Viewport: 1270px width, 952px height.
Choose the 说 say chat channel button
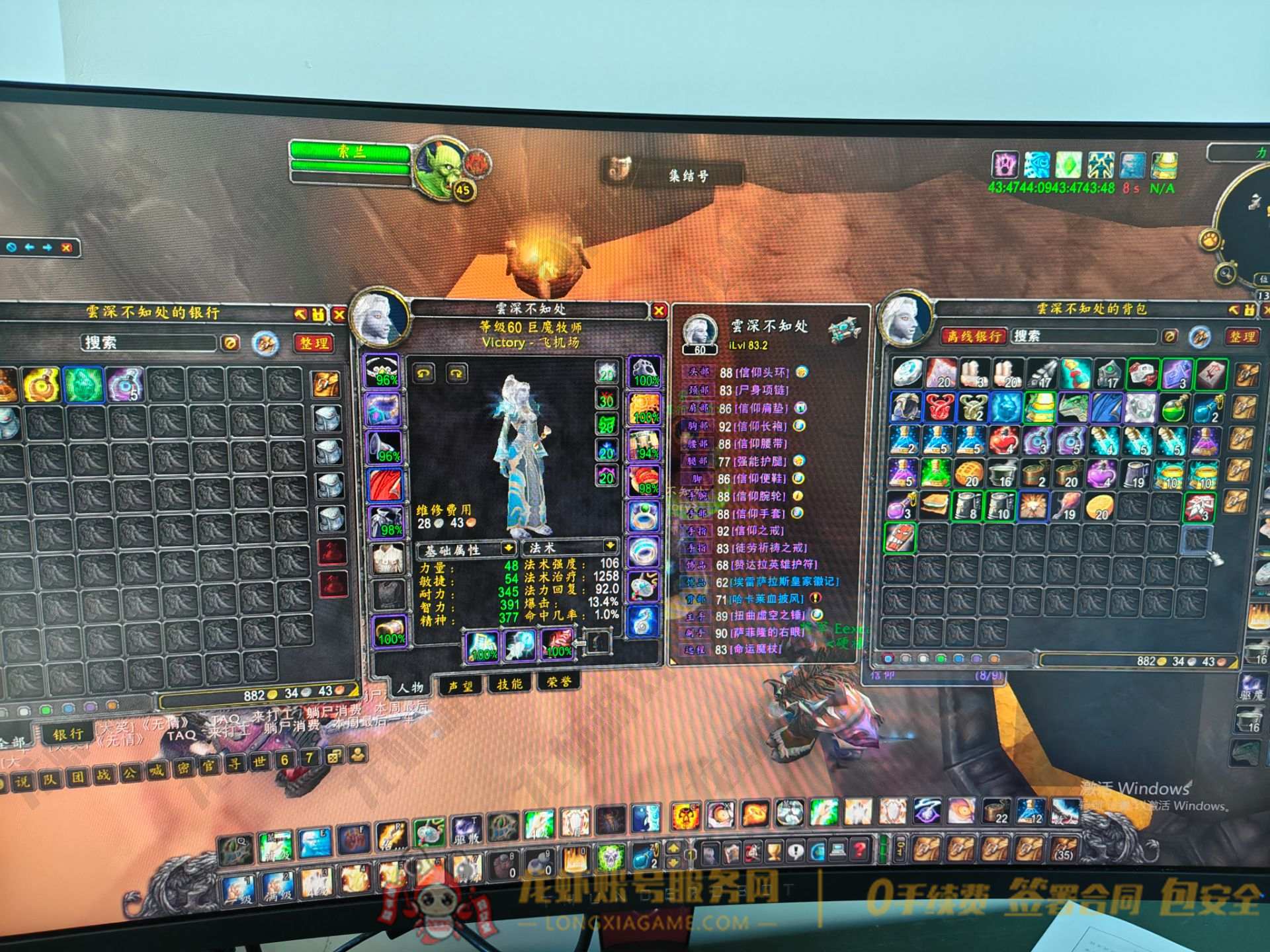tap(22, 781)
